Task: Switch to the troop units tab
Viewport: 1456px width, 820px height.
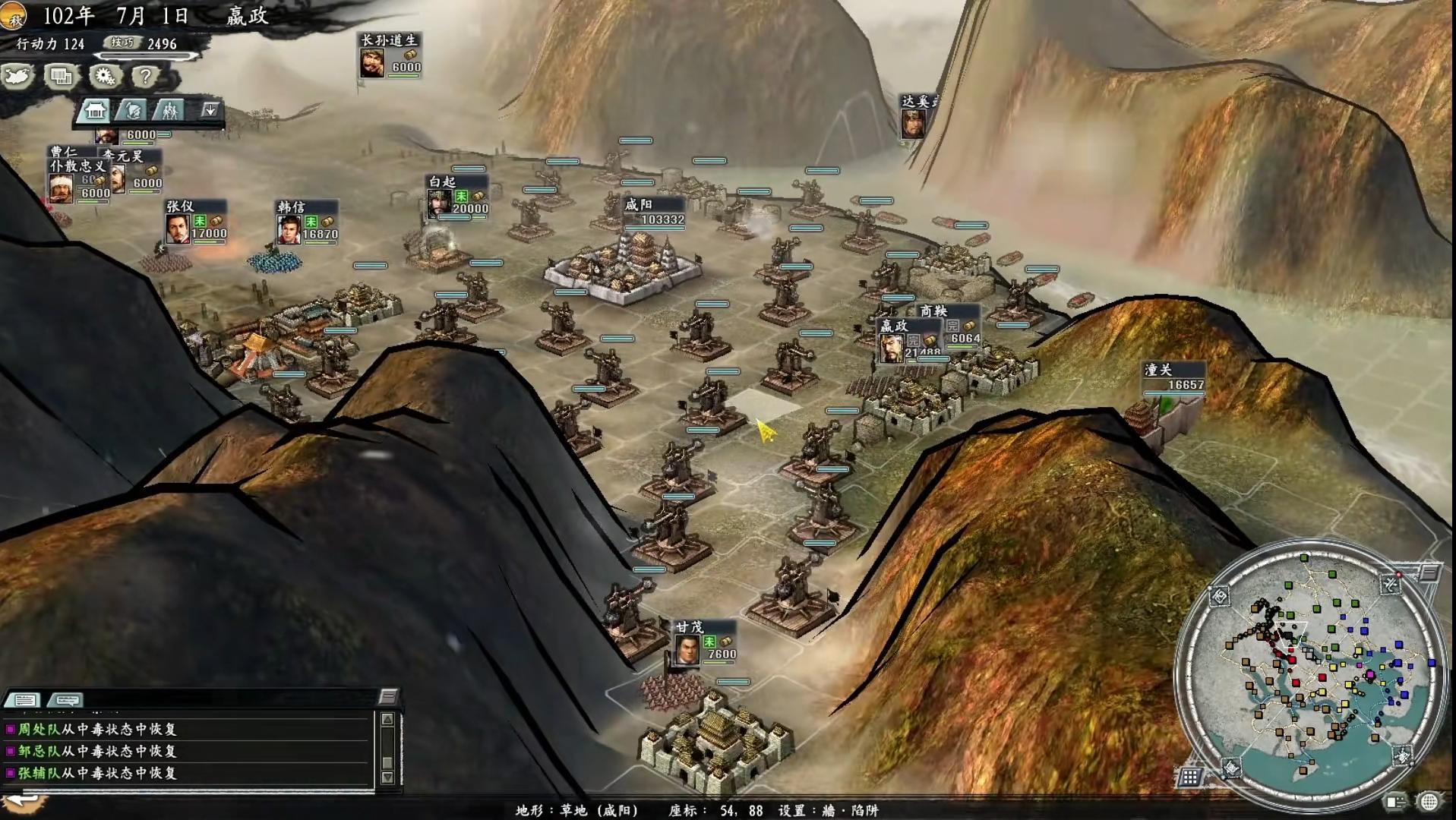Action: coord(169,111)
